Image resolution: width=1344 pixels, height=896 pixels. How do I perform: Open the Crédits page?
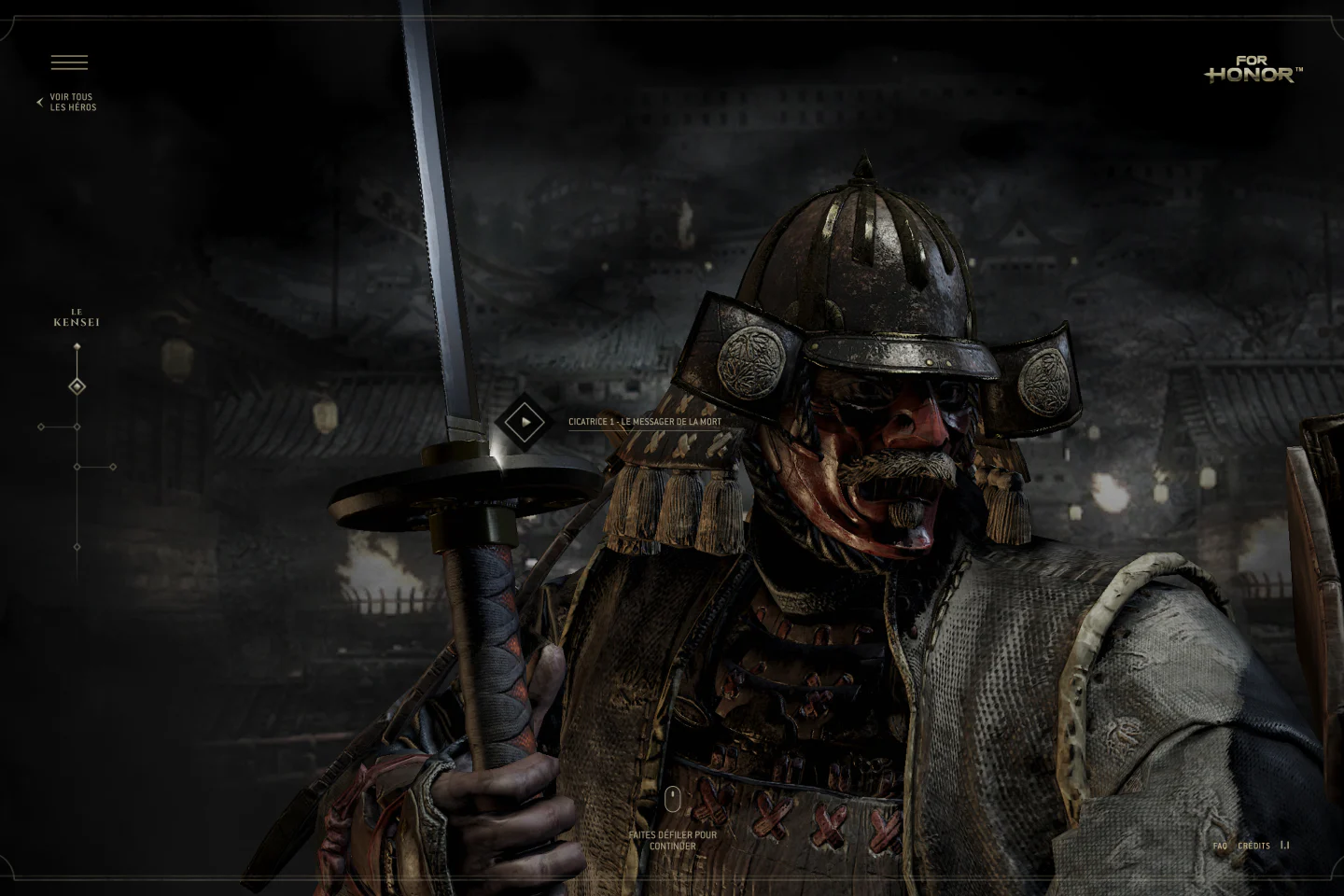1253,846
